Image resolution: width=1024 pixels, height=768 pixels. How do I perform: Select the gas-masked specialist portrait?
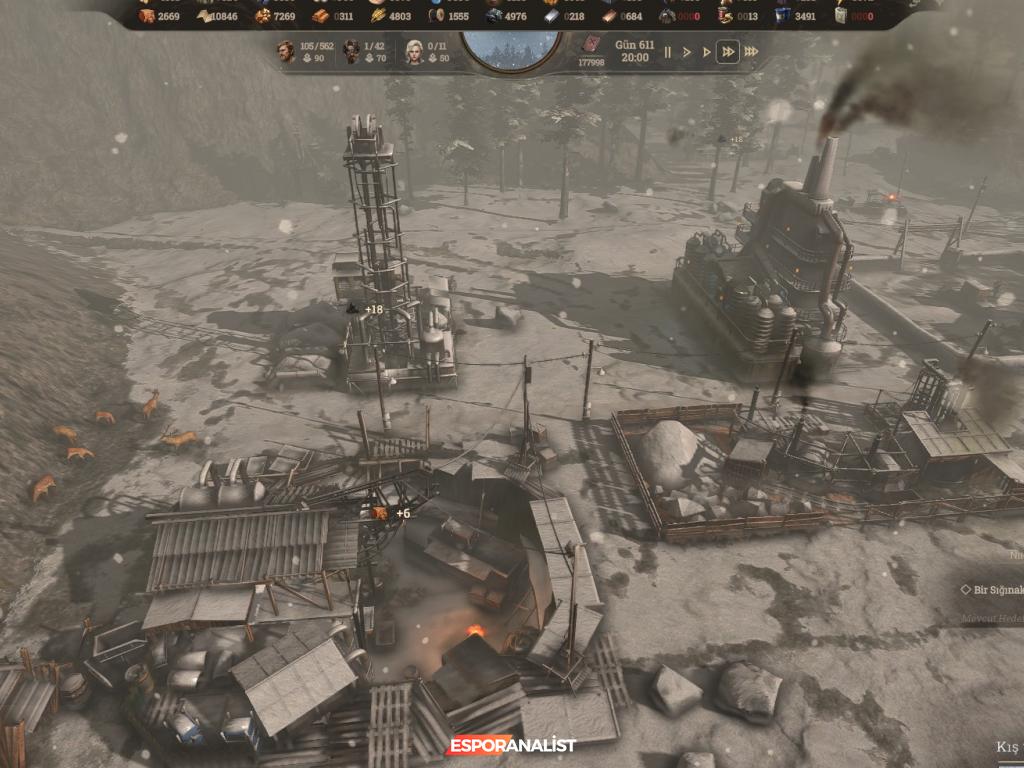click(x=351, y=51)
